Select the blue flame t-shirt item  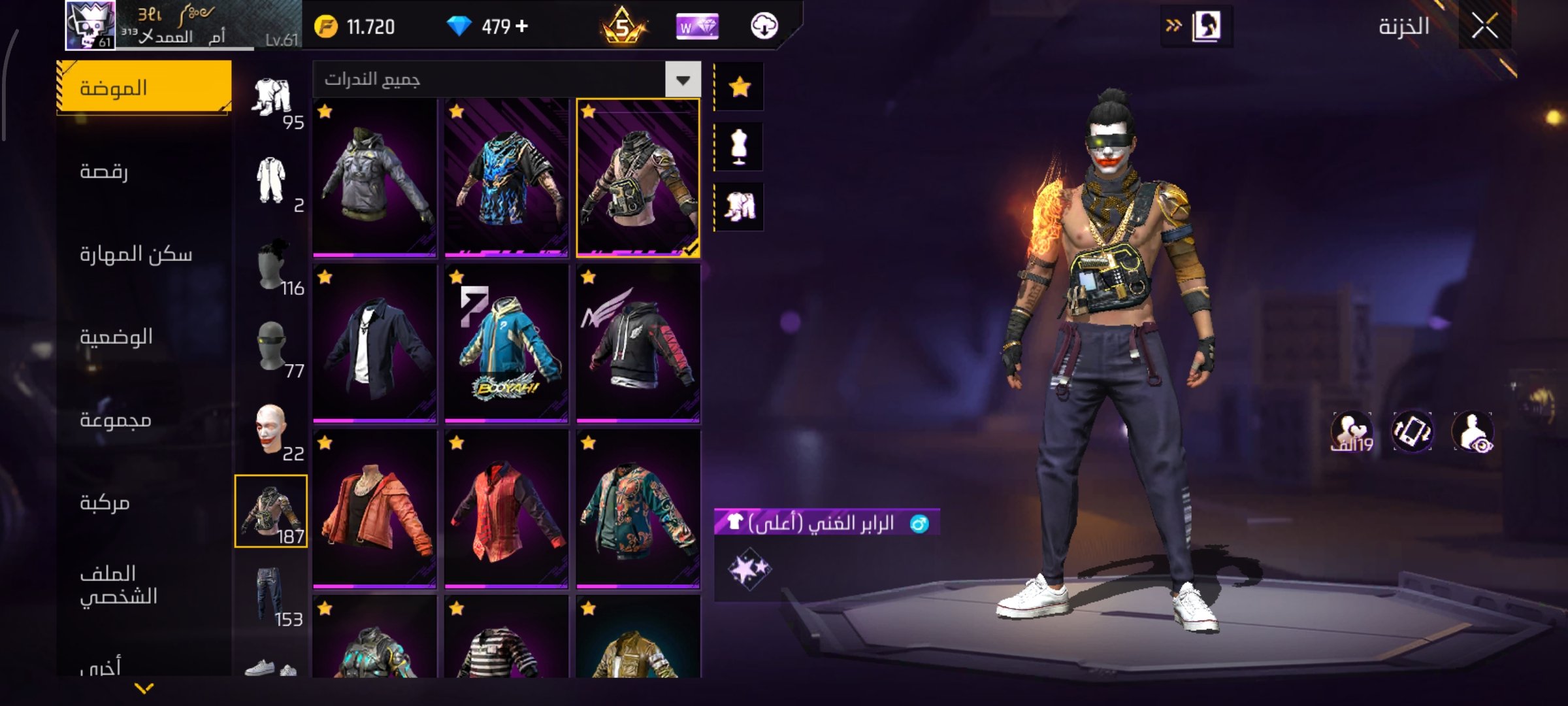(506, 176)
